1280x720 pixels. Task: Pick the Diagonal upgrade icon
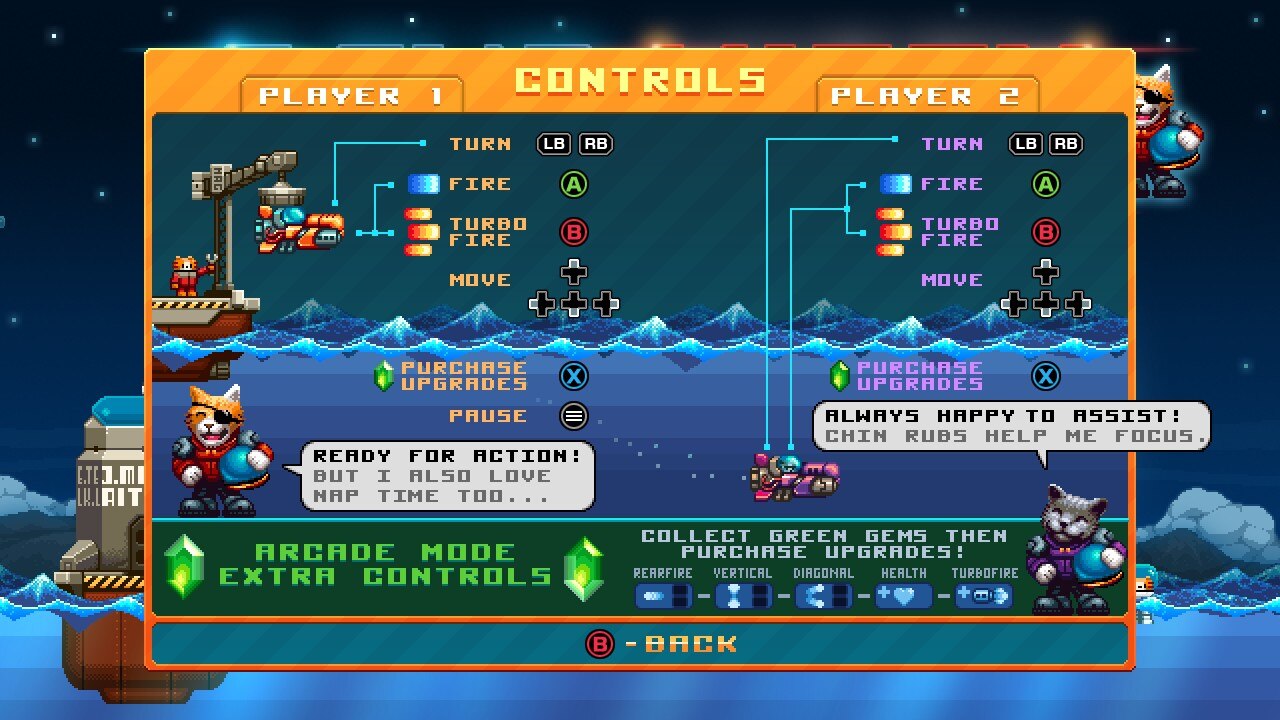coord(823,597)
